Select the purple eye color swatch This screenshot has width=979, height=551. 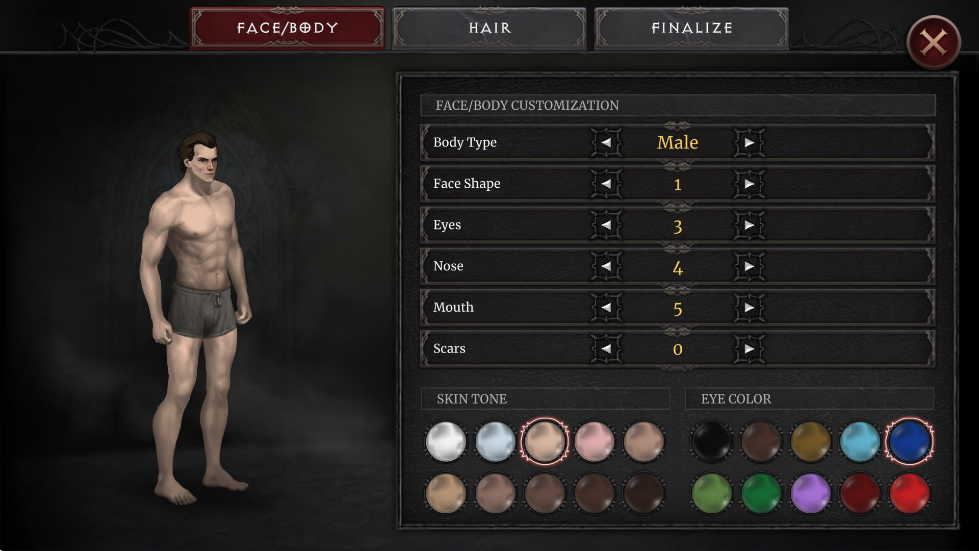point(810,494)
